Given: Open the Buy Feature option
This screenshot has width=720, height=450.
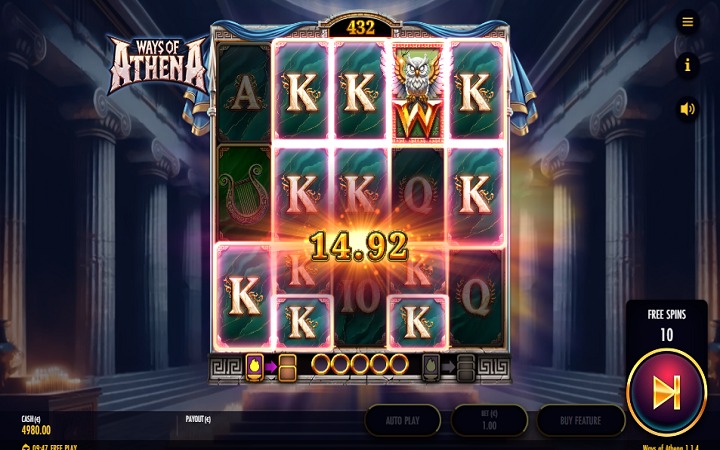Looking at the screenshot, I should click(581, 420).
